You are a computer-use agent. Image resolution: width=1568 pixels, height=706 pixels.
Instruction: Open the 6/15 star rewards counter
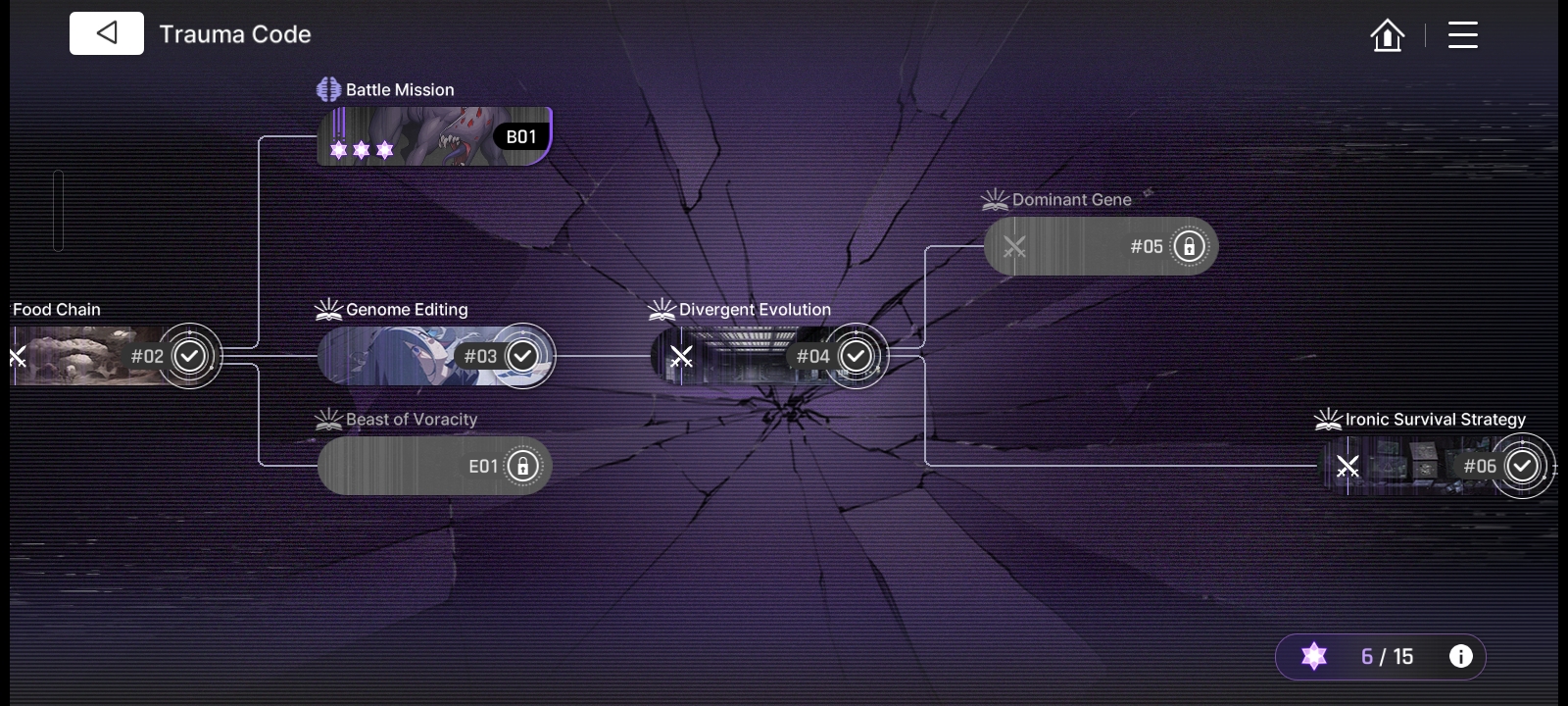point(1372,657)
